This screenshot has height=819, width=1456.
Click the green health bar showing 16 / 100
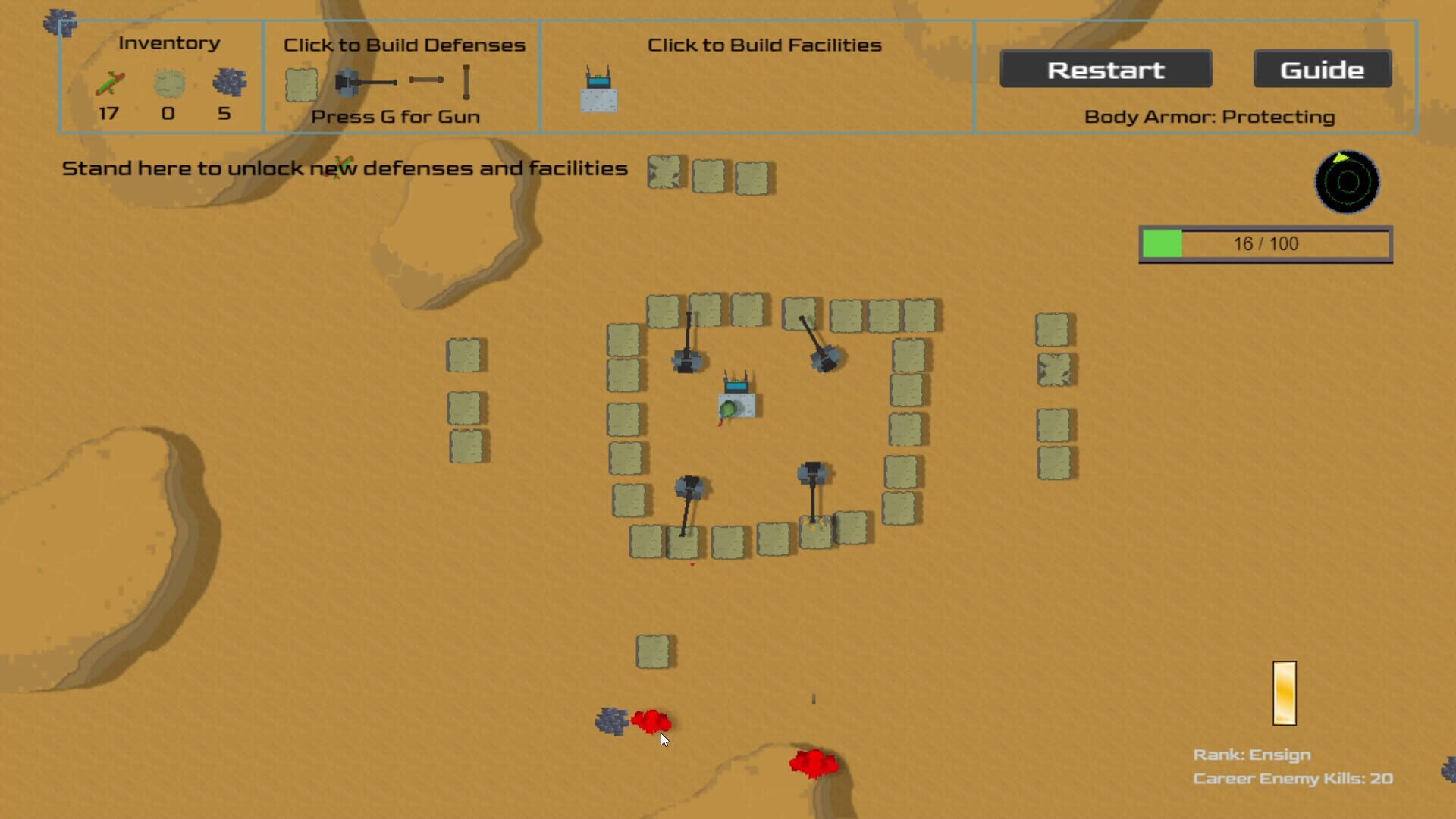1263,243
